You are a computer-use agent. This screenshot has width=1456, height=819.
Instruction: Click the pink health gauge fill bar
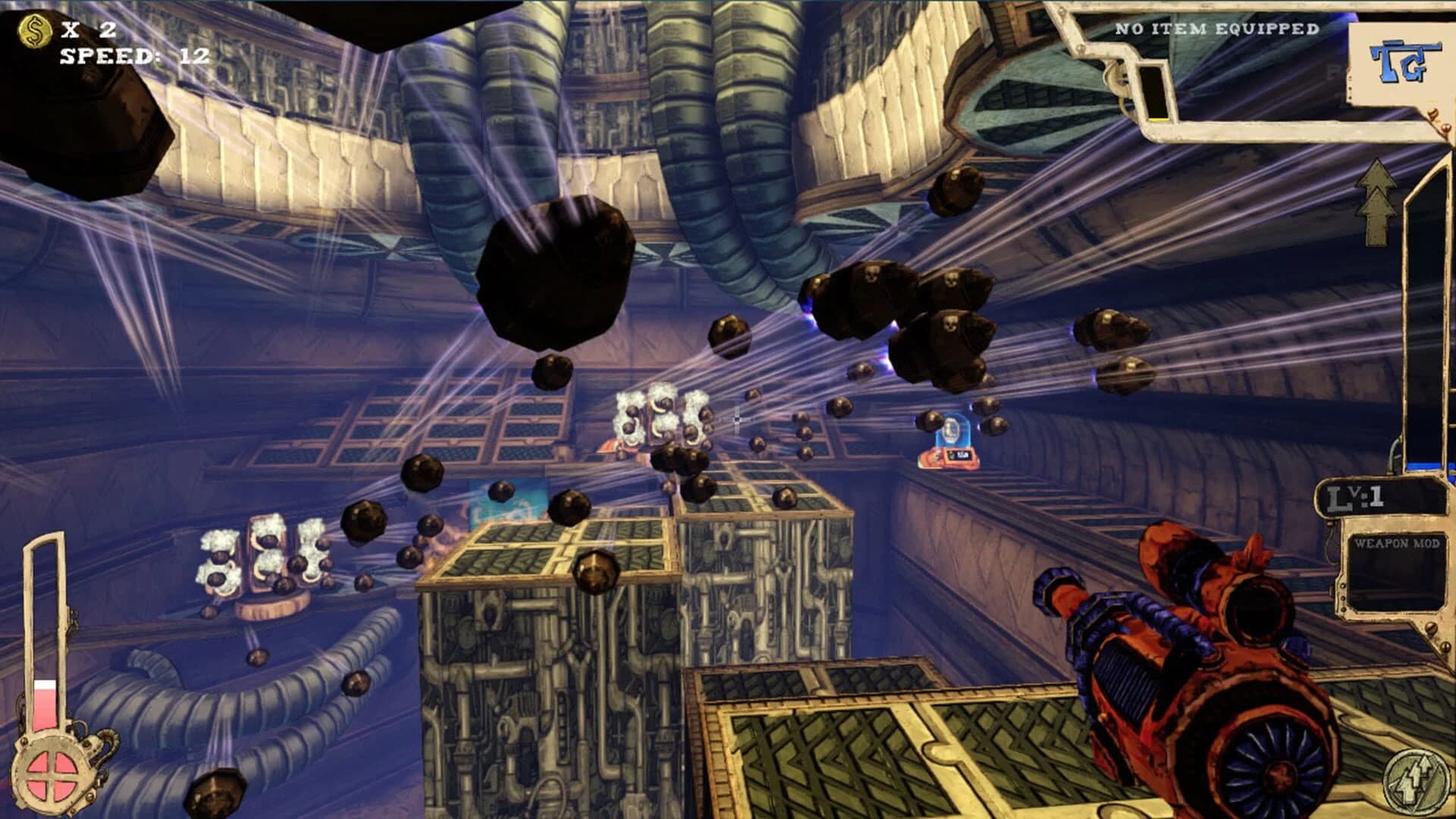click(x=47, y=709)
